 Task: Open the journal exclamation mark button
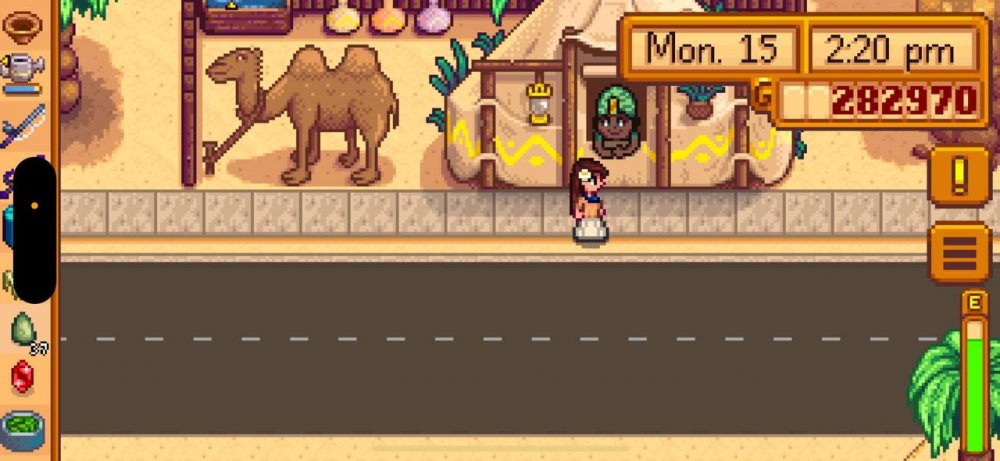click(x=959, y=176)
